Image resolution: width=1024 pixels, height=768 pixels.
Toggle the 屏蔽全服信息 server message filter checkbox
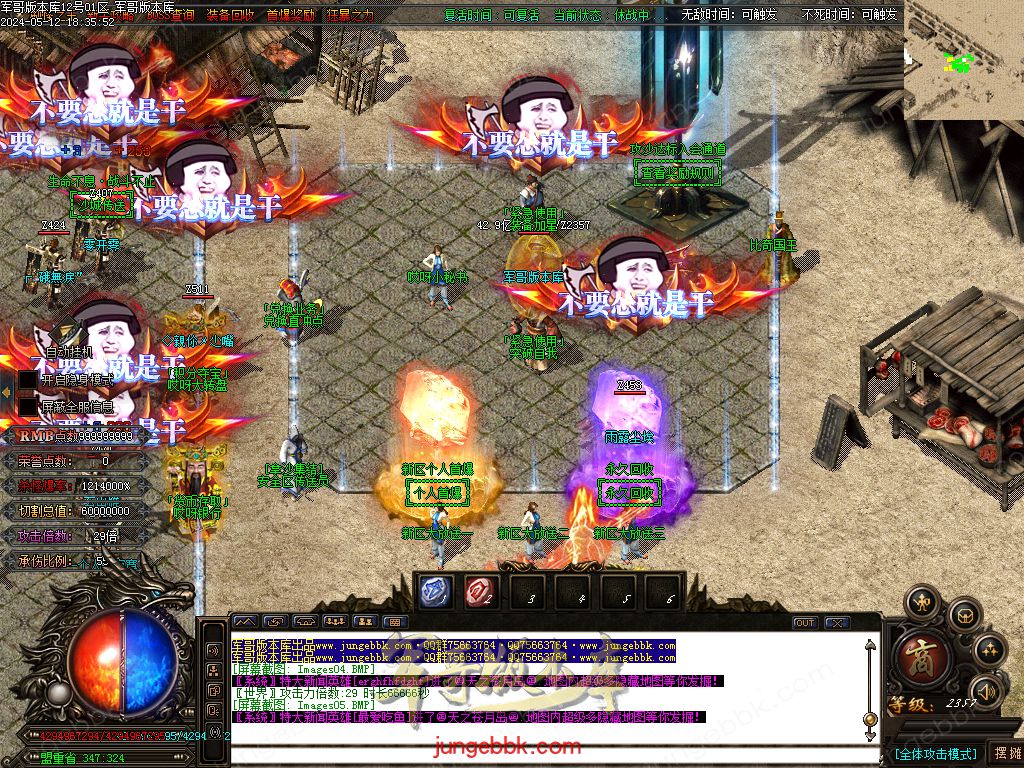tap(28, 407)
